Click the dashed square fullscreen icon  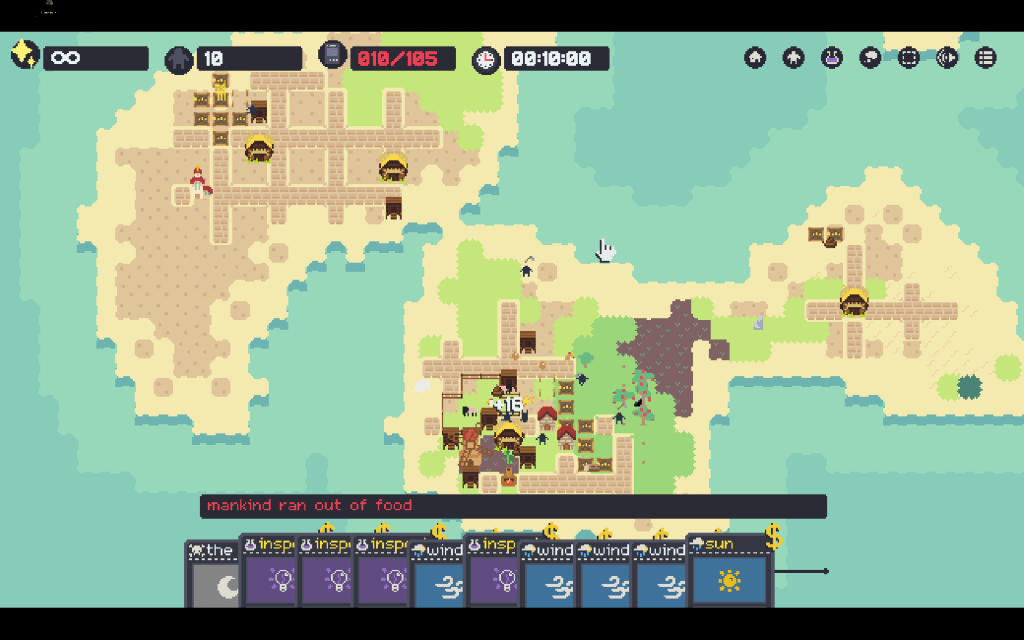click(908, 58)
